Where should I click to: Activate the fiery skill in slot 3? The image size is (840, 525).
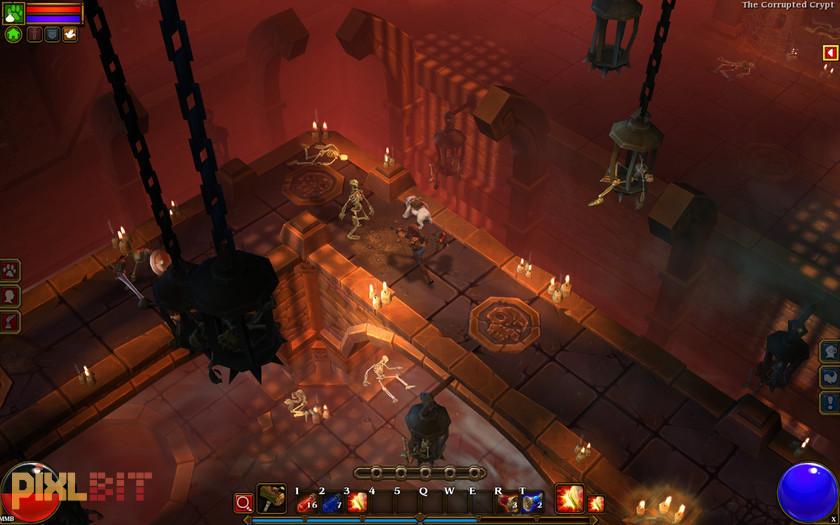356,503
